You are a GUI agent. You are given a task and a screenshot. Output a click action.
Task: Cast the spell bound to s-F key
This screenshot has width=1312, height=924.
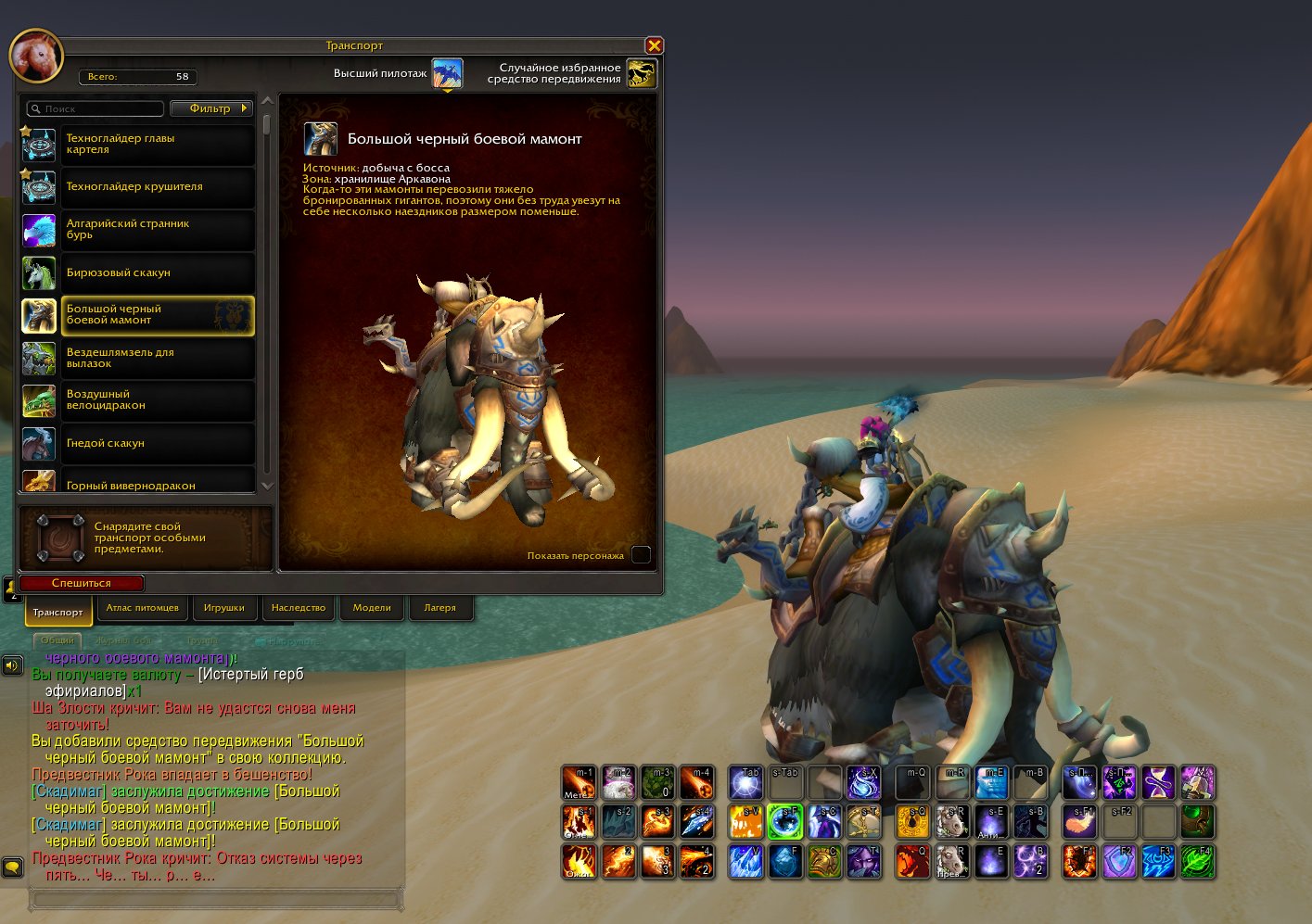pyautogui.click(x=785, y=821)
